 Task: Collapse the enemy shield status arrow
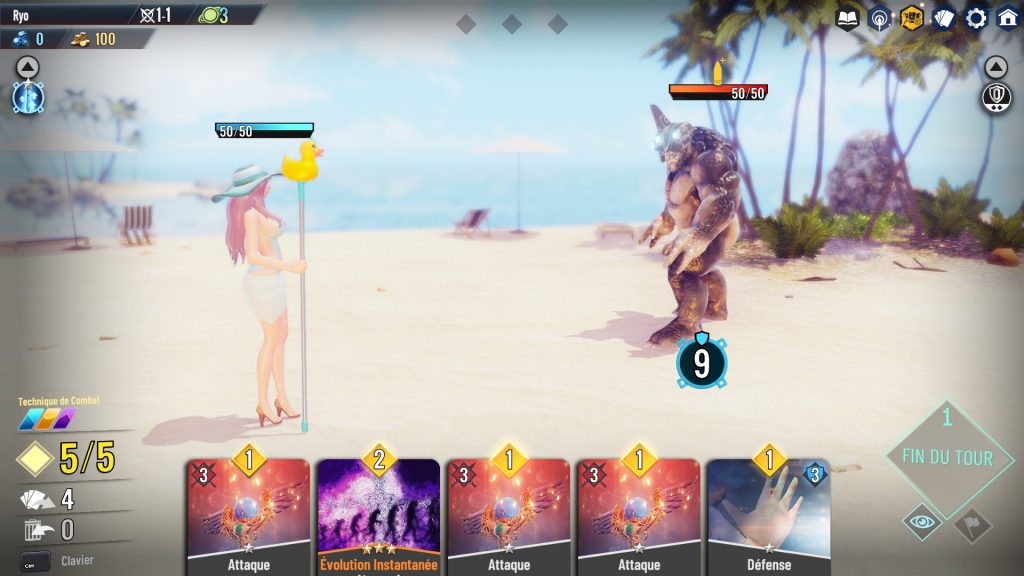tap(995, 67)
